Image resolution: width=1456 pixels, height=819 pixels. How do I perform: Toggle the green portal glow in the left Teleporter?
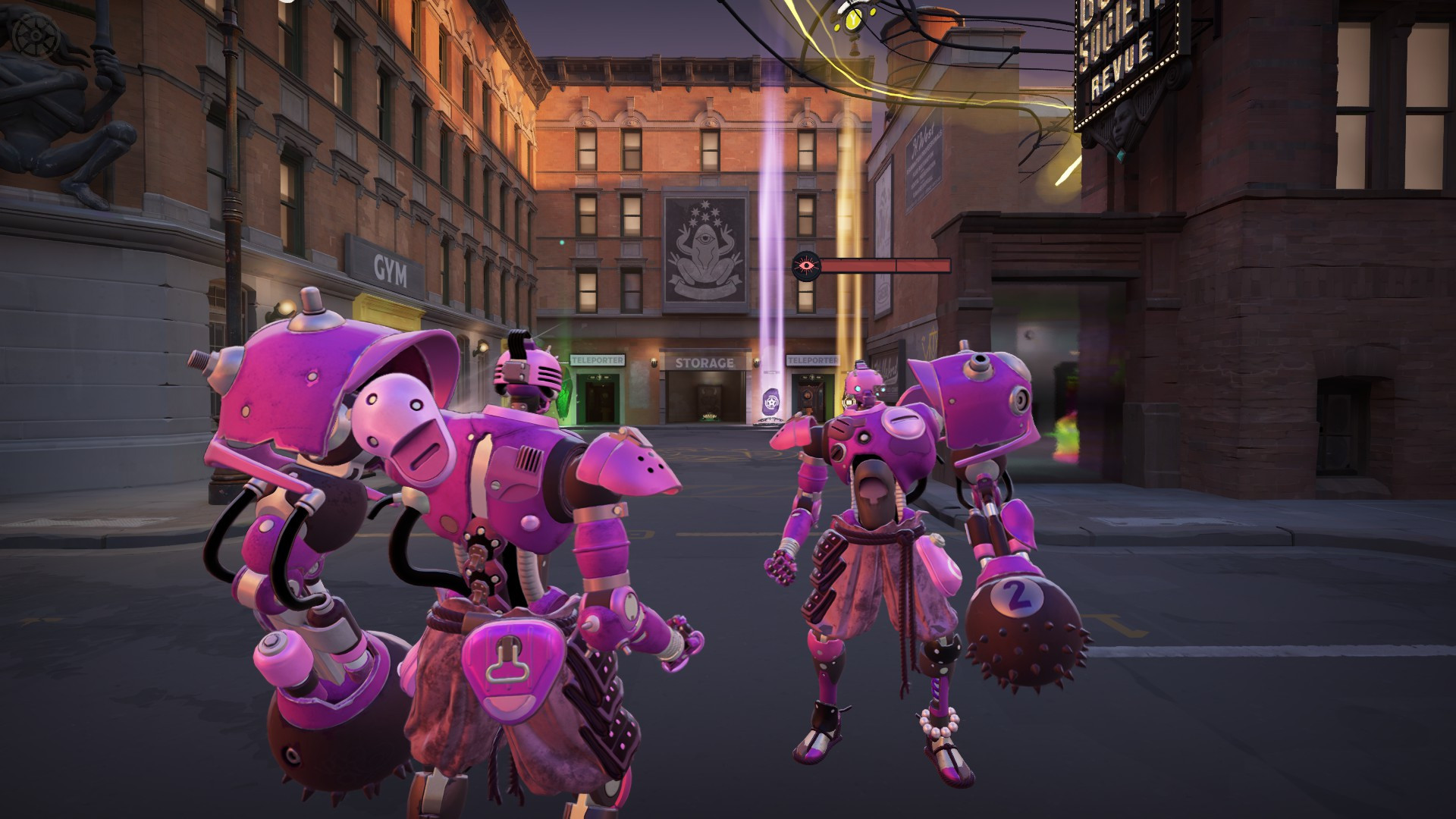pyautogui.click(x=563, y=400)
